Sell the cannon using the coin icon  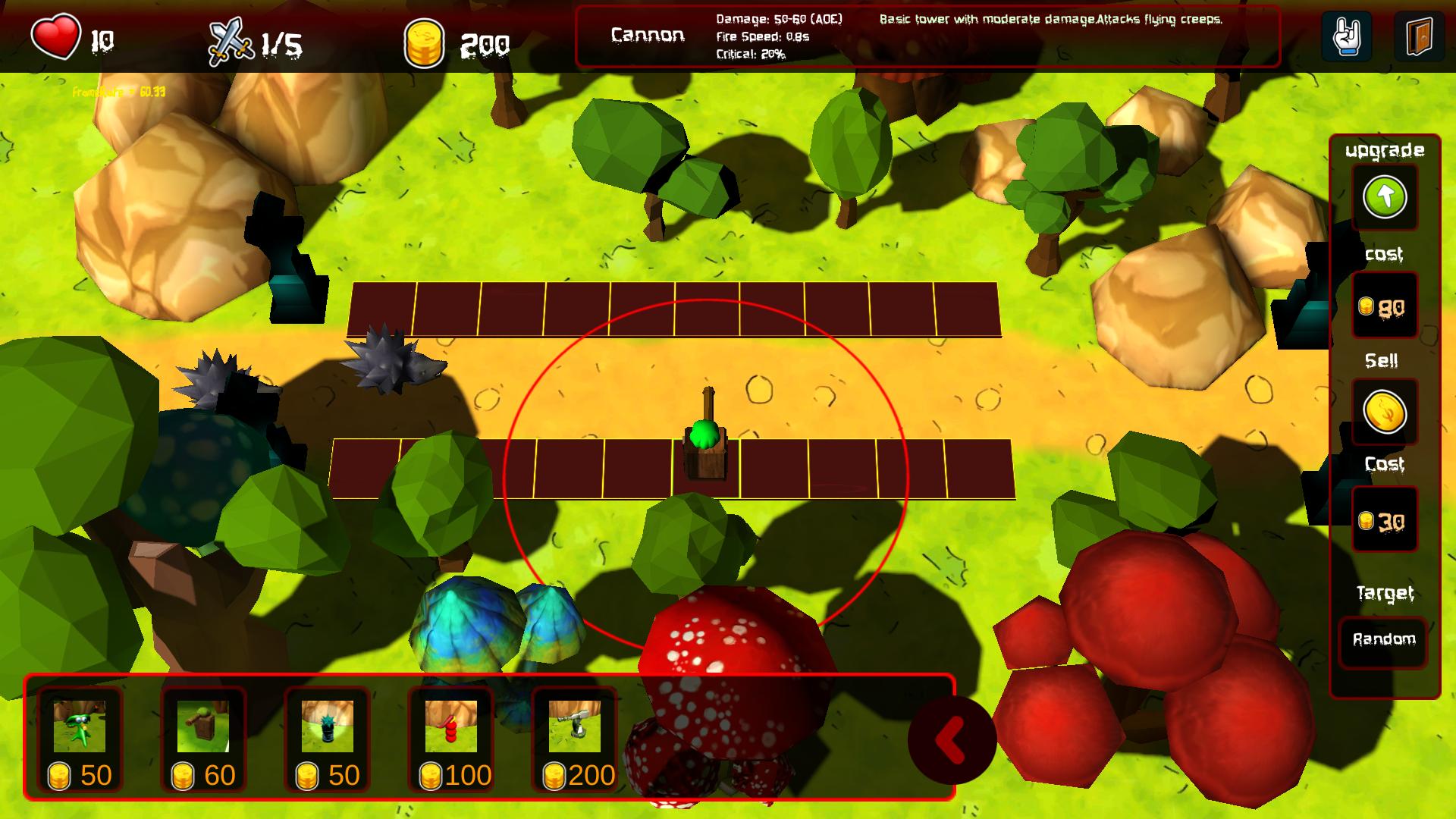click(x=1385, y=412)
